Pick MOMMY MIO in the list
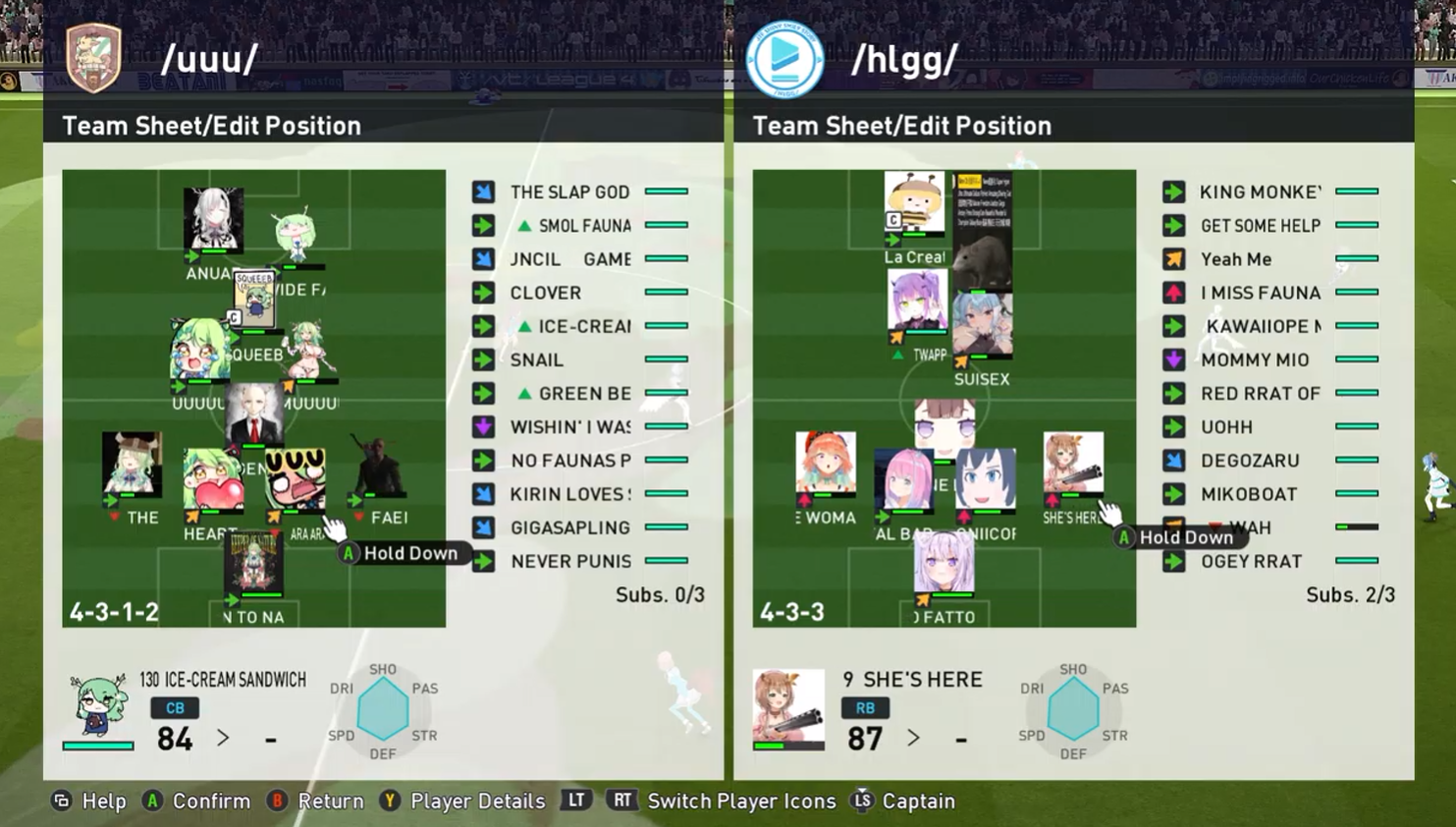Screen dimensions: 1456x827 click(1255, 360)
